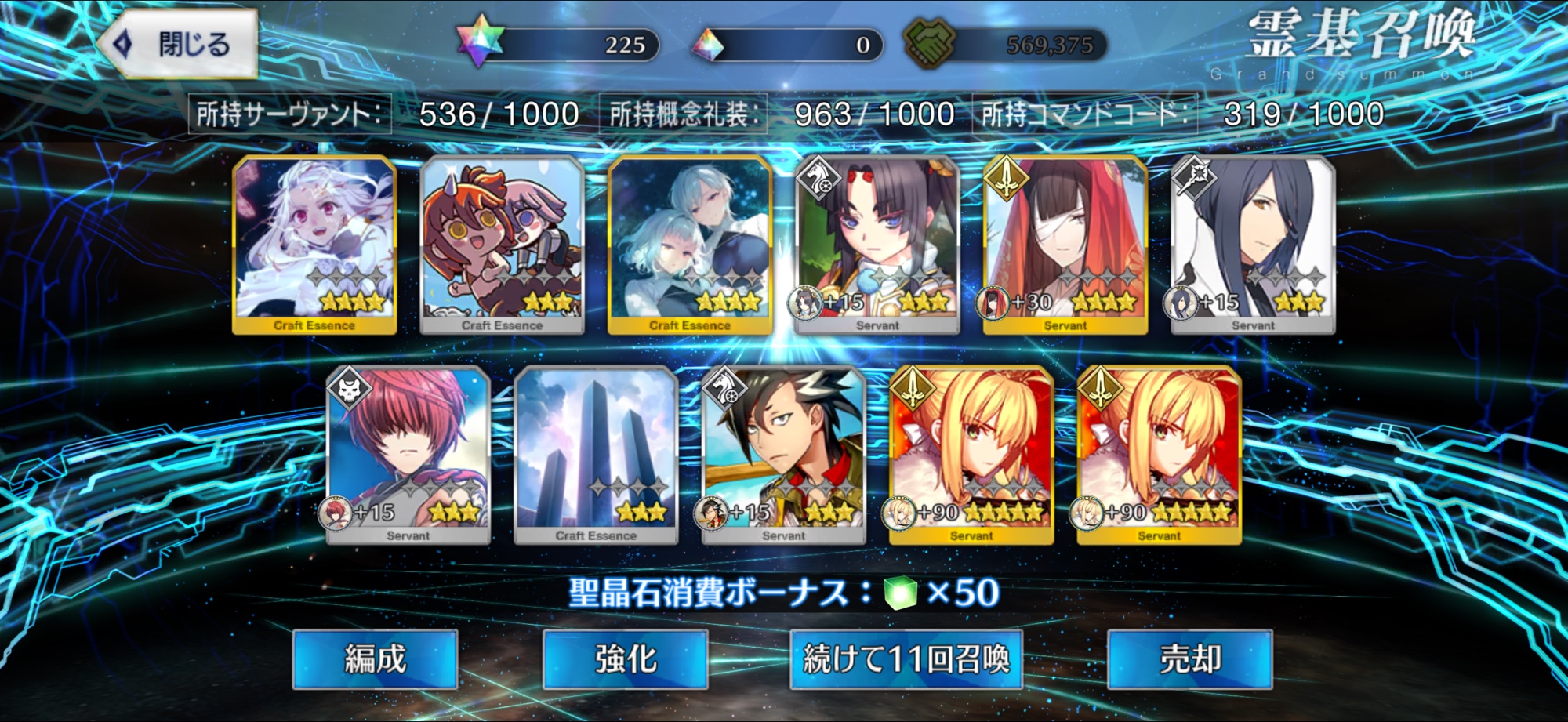This screenshot has height=722, width=1568.
Task: Select the white-haired girl Craft Essence card
Action: [x=314, y=245]
